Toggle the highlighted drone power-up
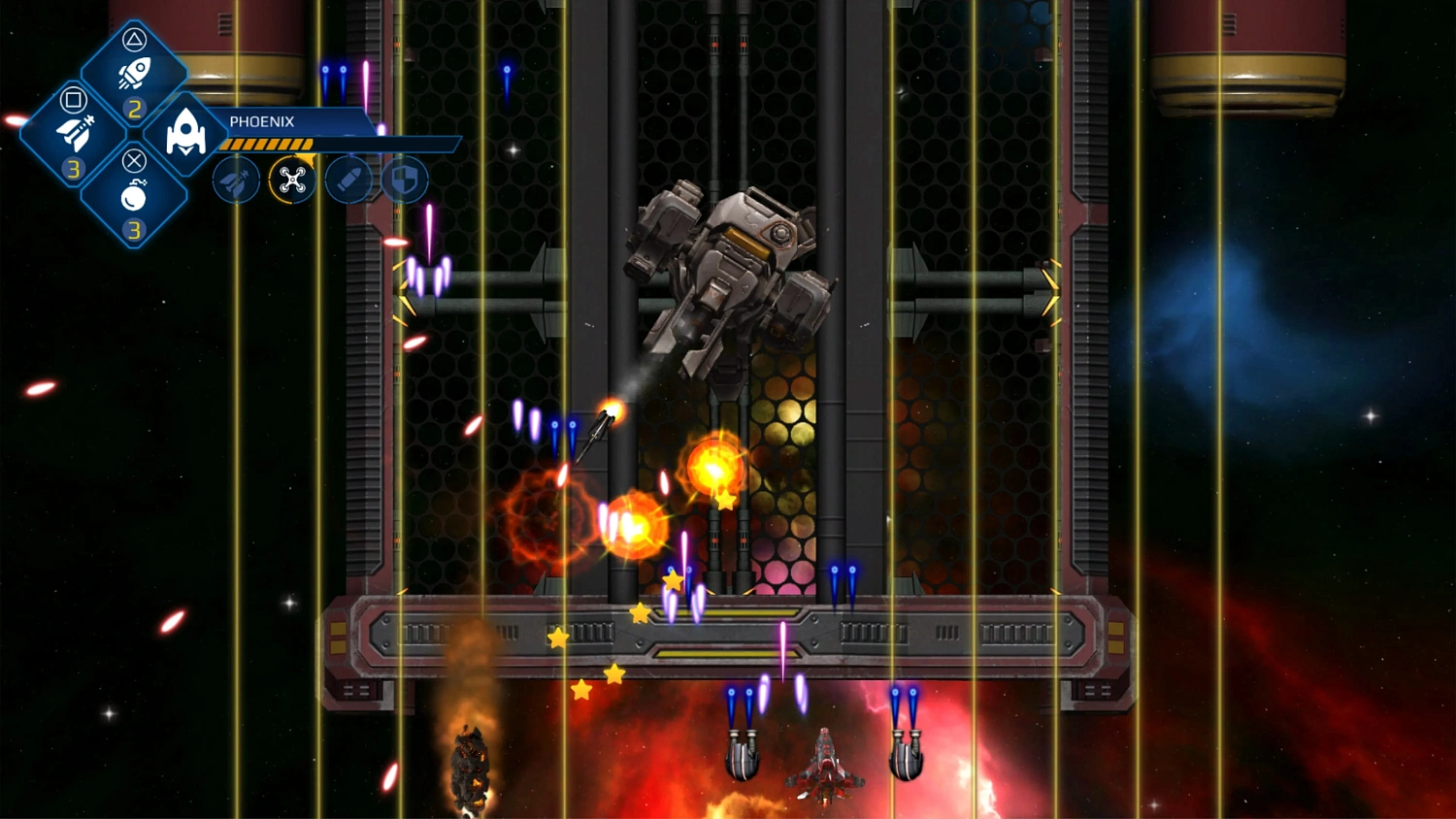The height and width of the screenshot is (819, 1456). (x=291, y=180)
